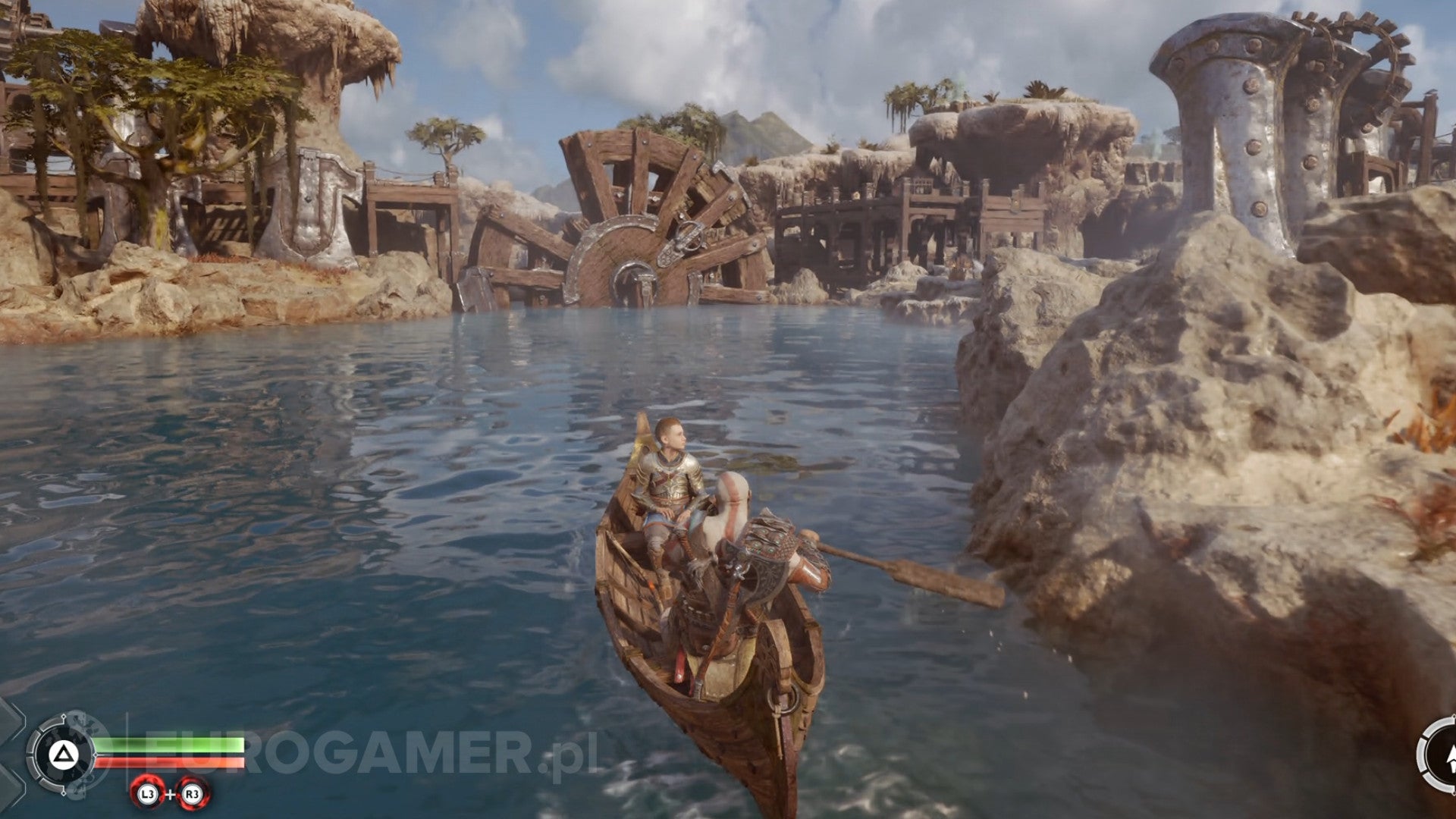
Task: Click the L3 stick prompt icon
Action: [x=147, y=795]
